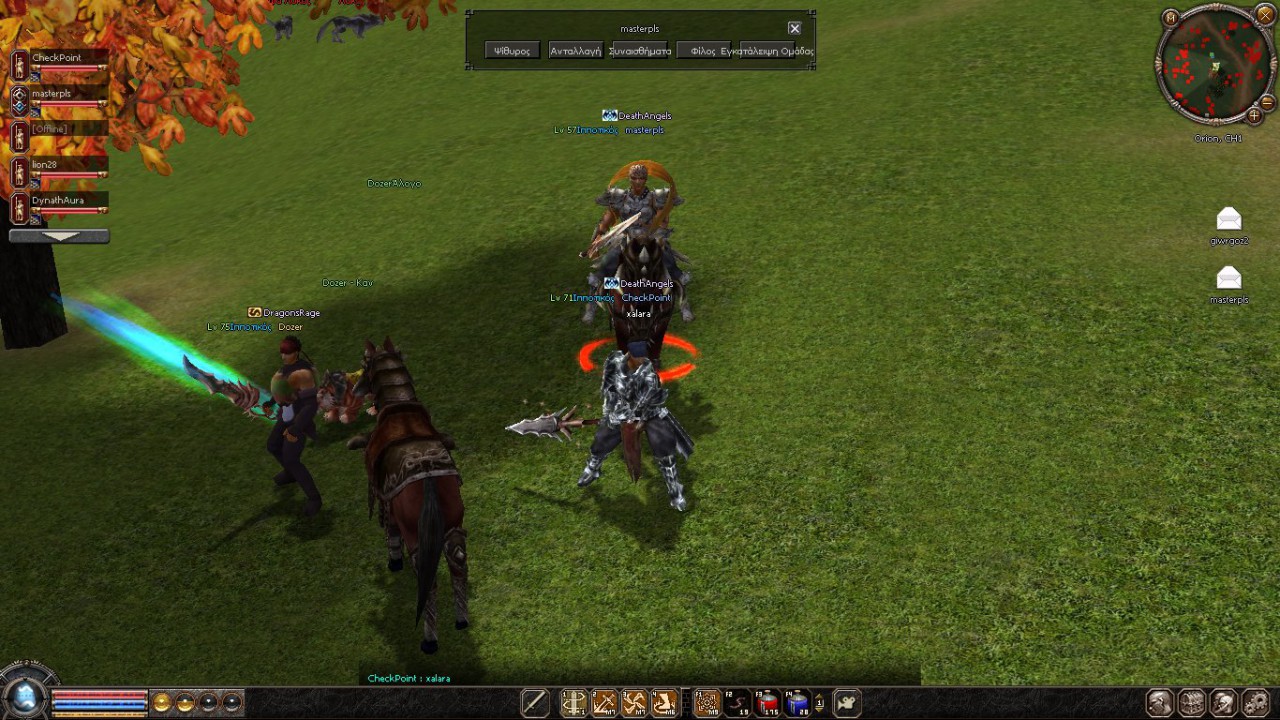Use the blue potion in the quickslot
The height and width of the screenshot is (720, 1280).
[x=797, y=704]
